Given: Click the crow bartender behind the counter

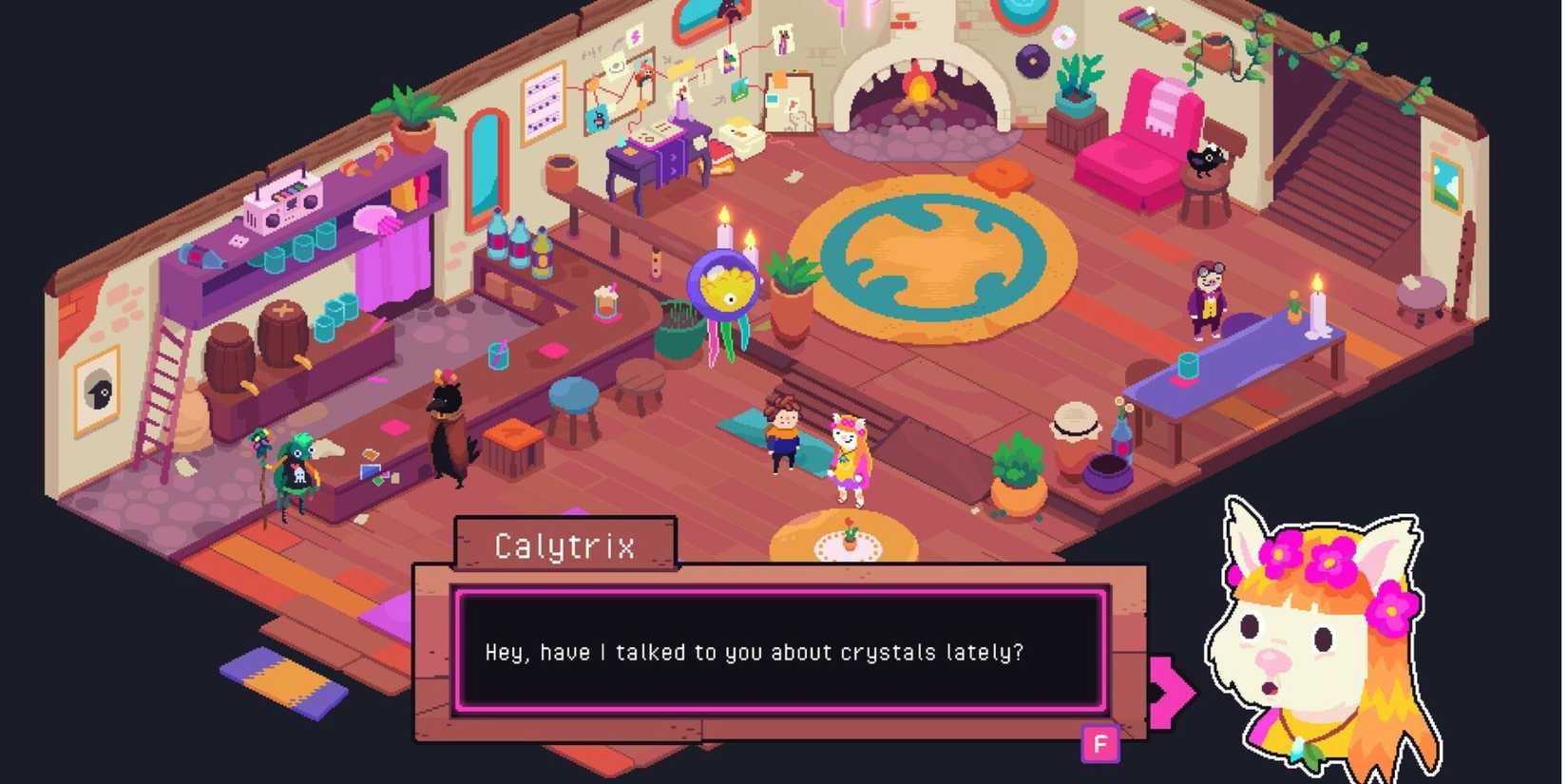Looking at the screenshot, I should click(445, 428).
